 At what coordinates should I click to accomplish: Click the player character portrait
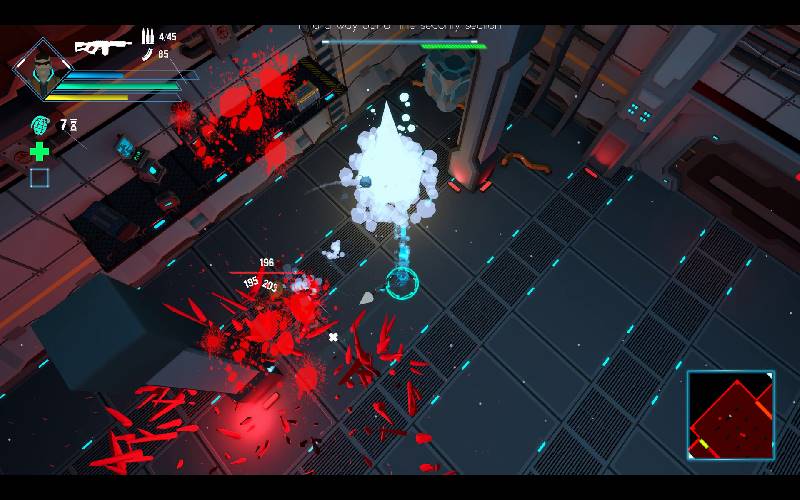(41, 69)
